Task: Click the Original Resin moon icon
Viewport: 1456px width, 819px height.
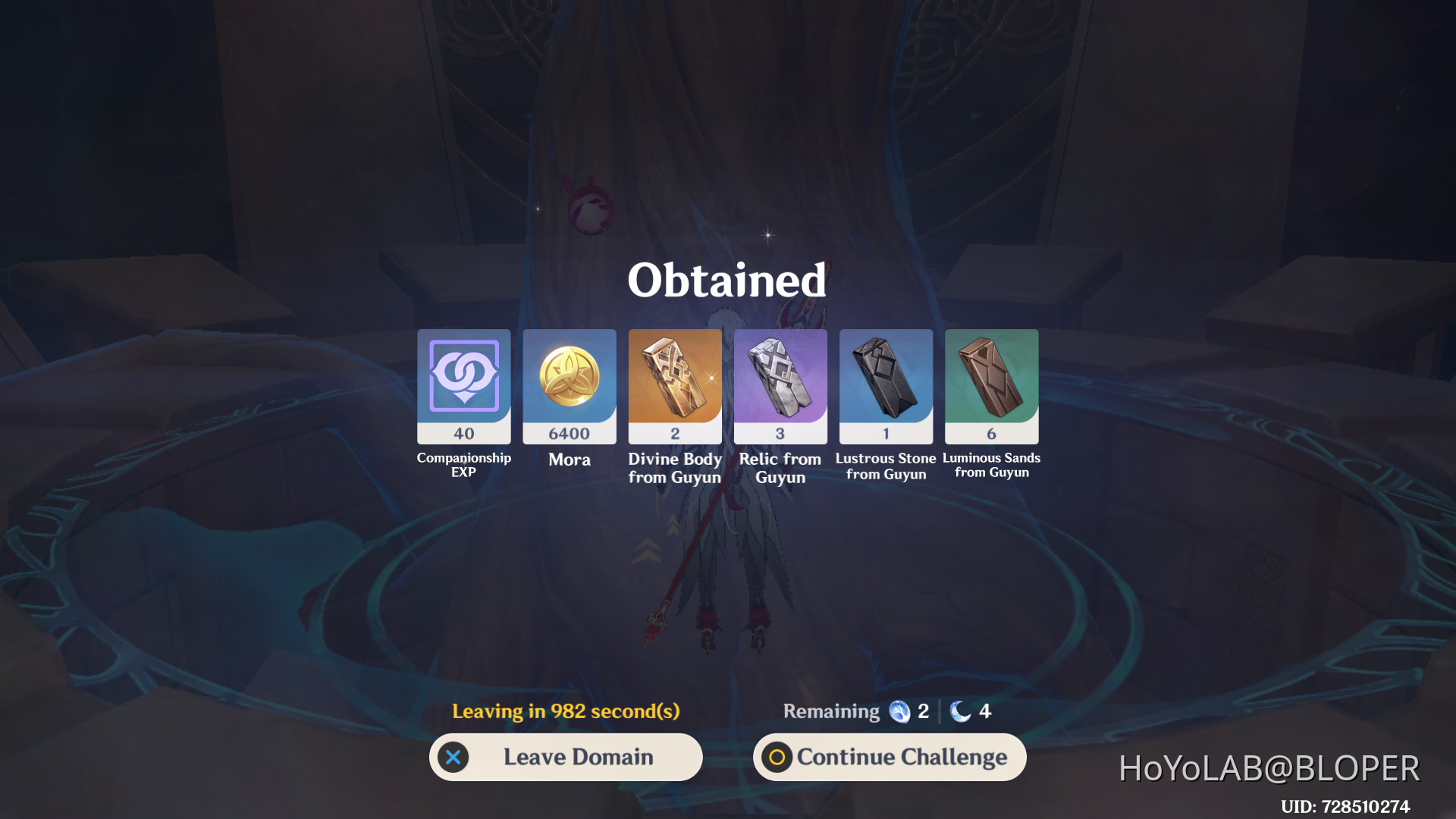Action: pos(961,711)
